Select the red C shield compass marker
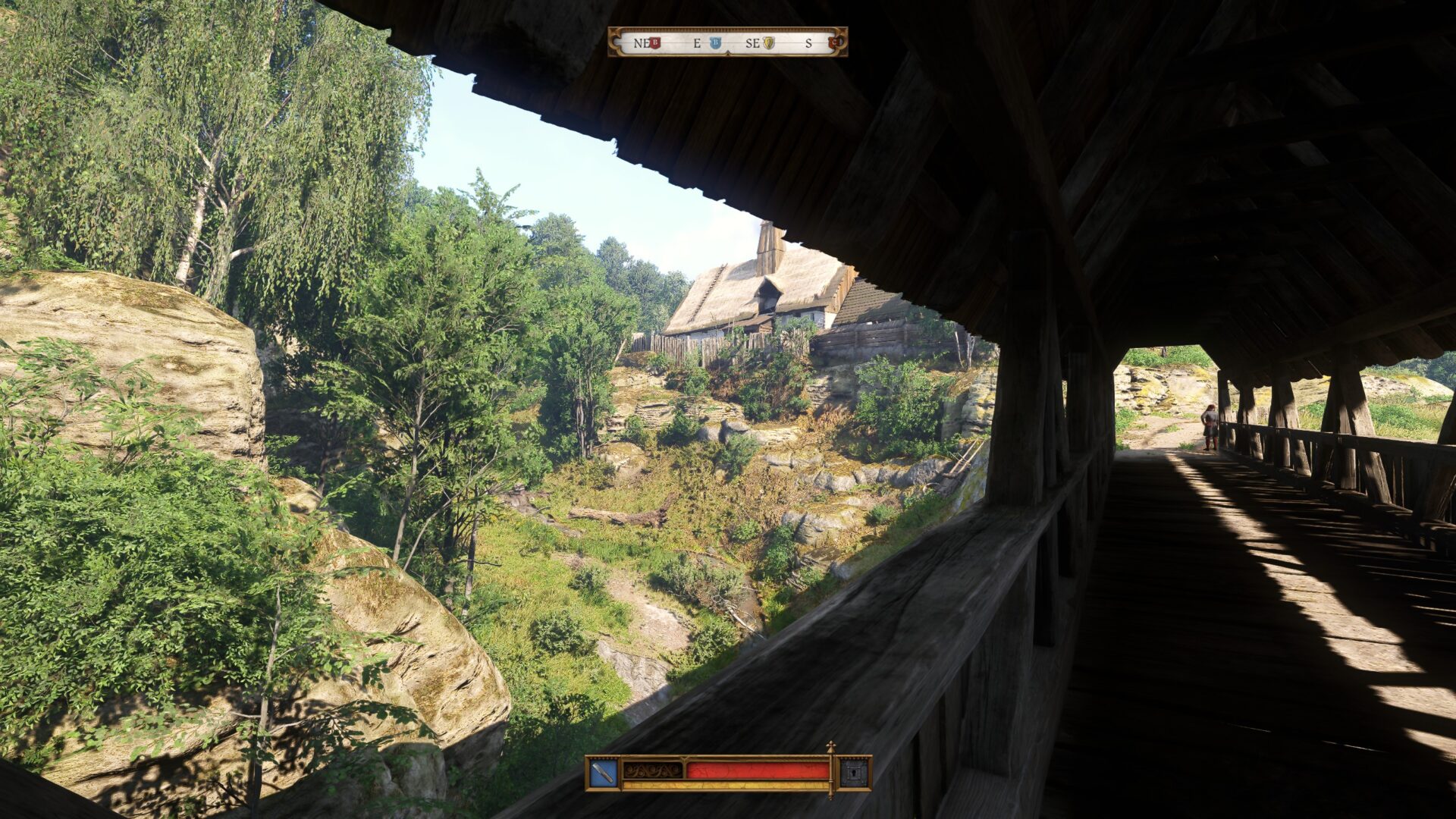1456x819 pixels. click(836, 43)
